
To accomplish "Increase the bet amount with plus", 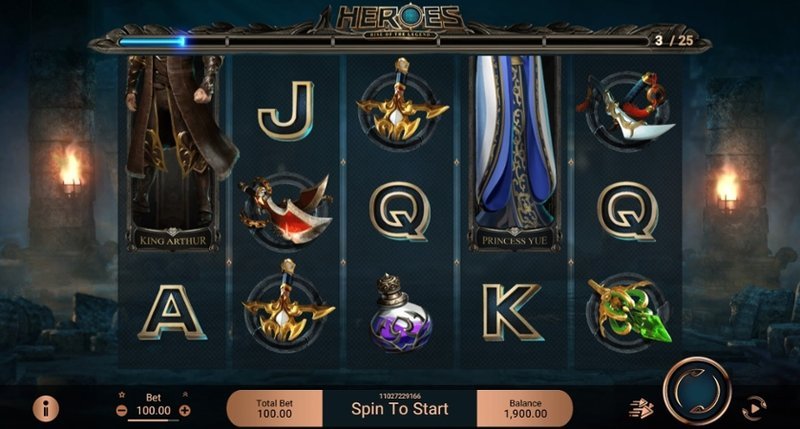I will 185,410.
